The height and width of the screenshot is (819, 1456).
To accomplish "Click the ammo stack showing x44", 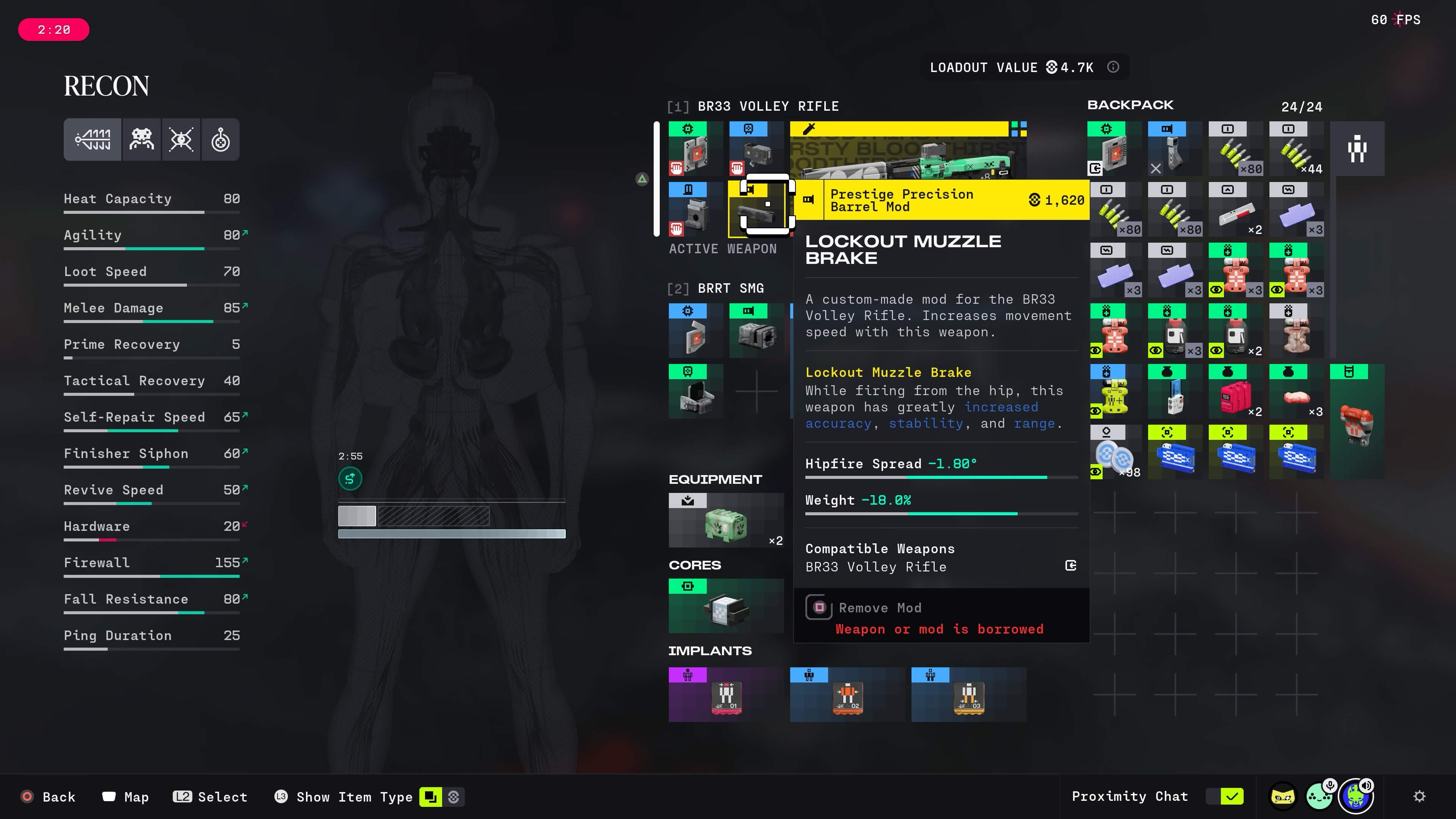I will click(x=1296, y=149).
